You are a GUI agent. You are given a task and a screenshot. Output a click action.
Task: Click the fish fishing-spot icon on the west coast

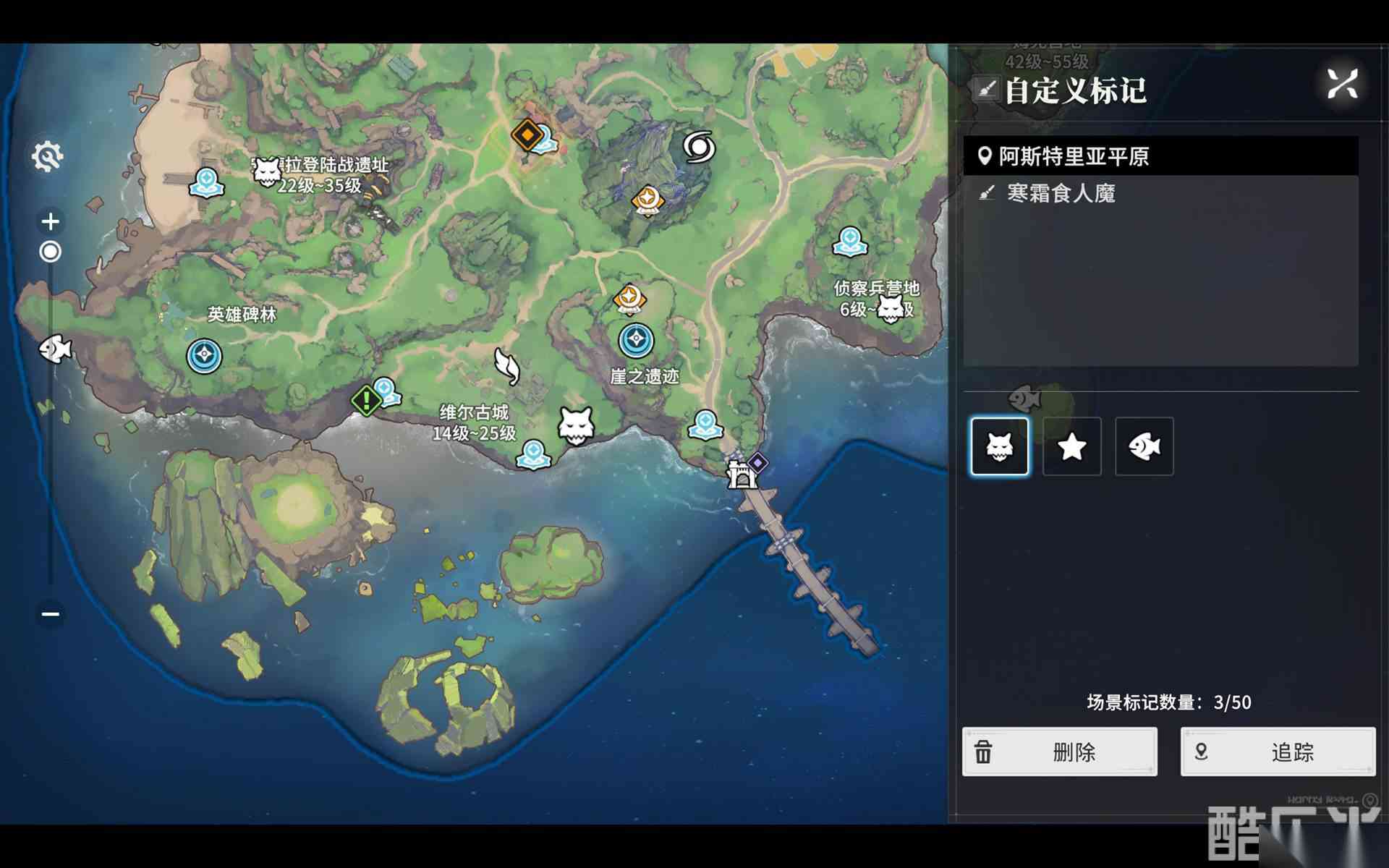[x=56, y=349]
